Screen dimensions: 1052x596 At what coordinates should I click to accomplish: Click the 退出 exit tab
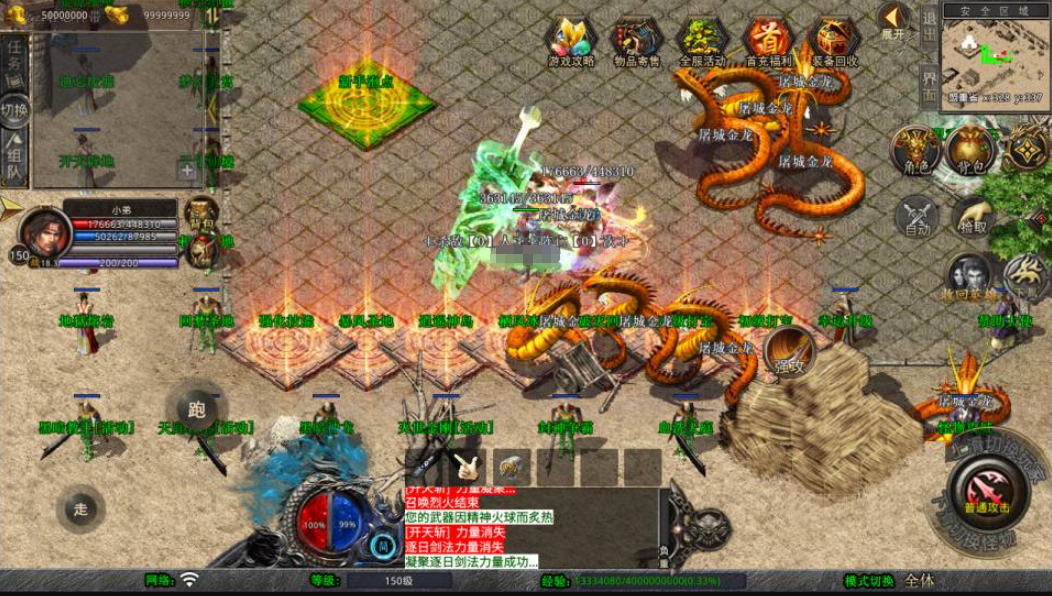pyautogui.click(x=929, y=30)
